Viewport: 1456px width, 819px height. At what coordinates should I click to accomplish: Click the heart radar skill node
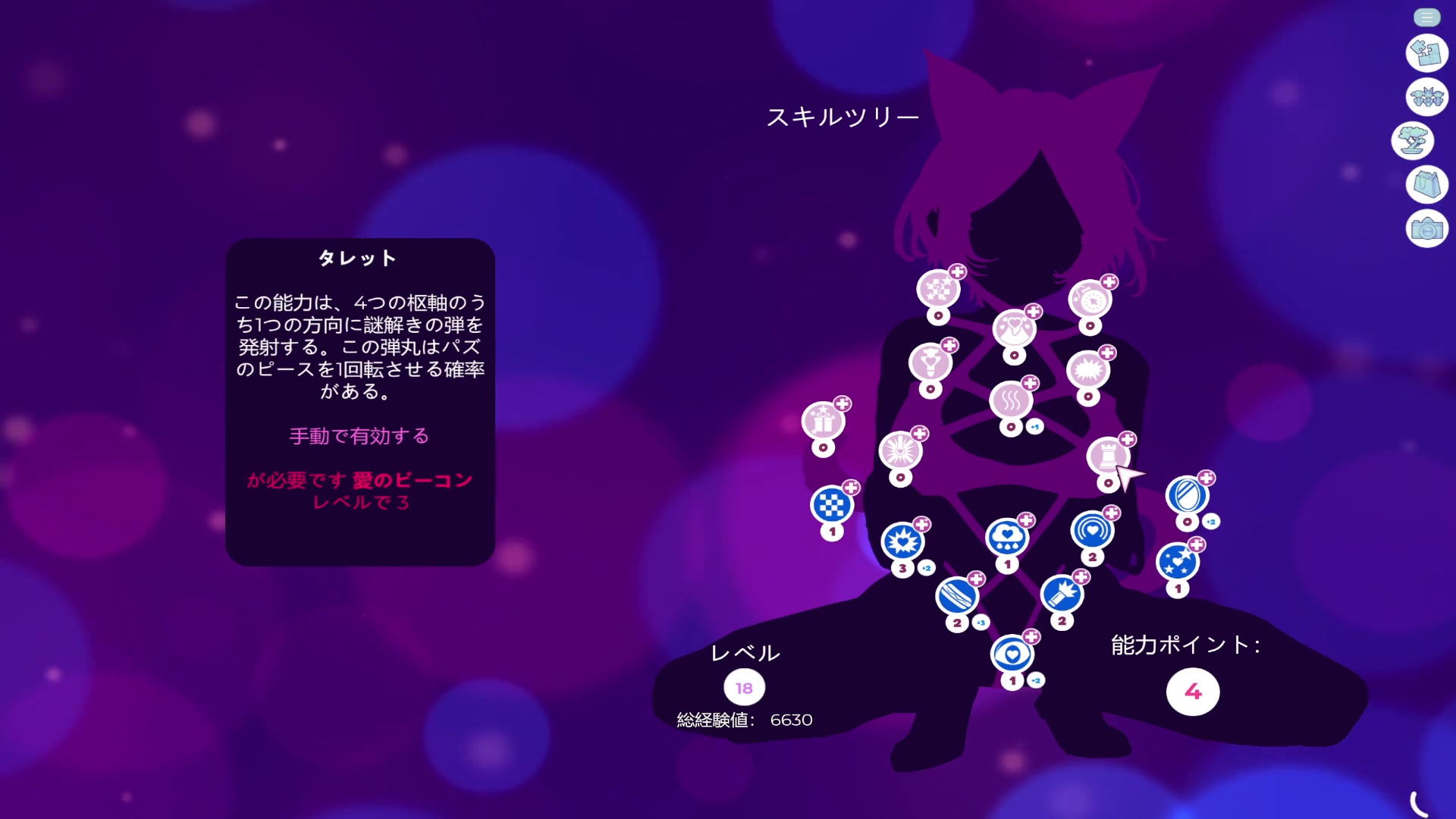[x=1092, y=529]
